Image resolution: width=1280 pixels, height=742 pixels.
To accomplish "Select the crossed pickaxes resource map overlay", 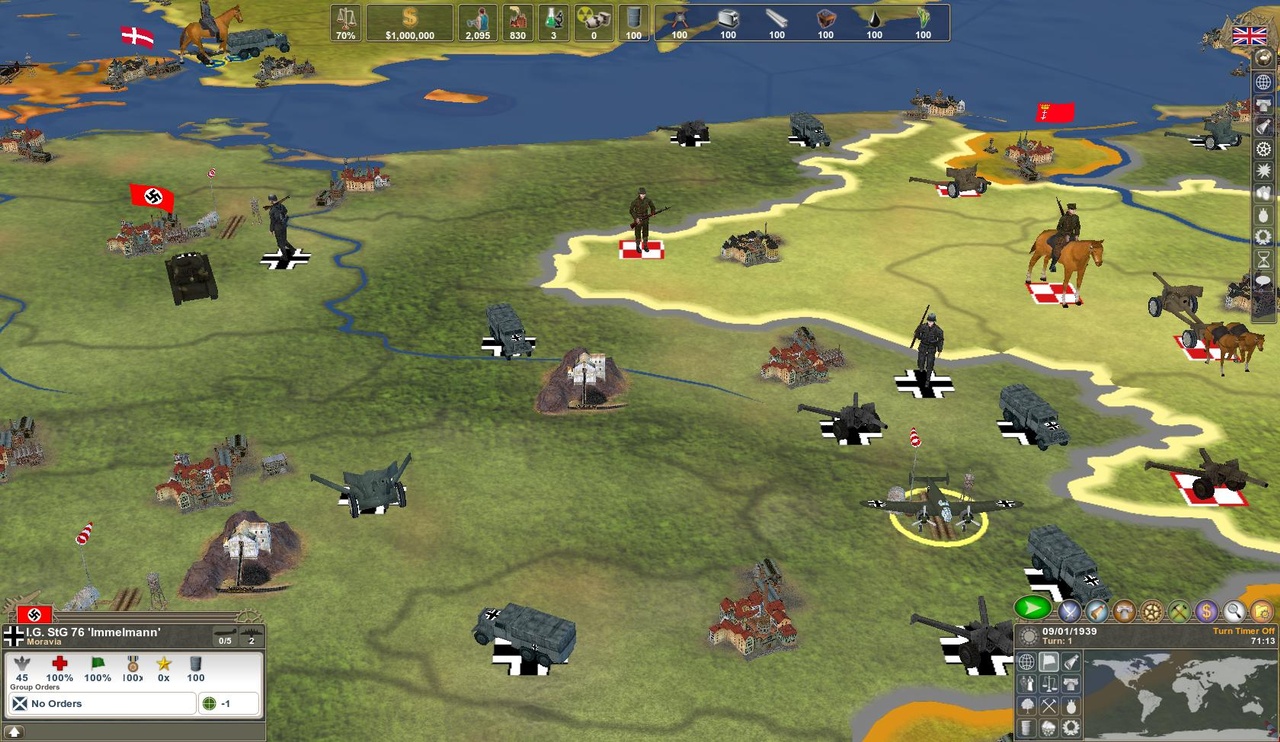I will [1048, 707].
